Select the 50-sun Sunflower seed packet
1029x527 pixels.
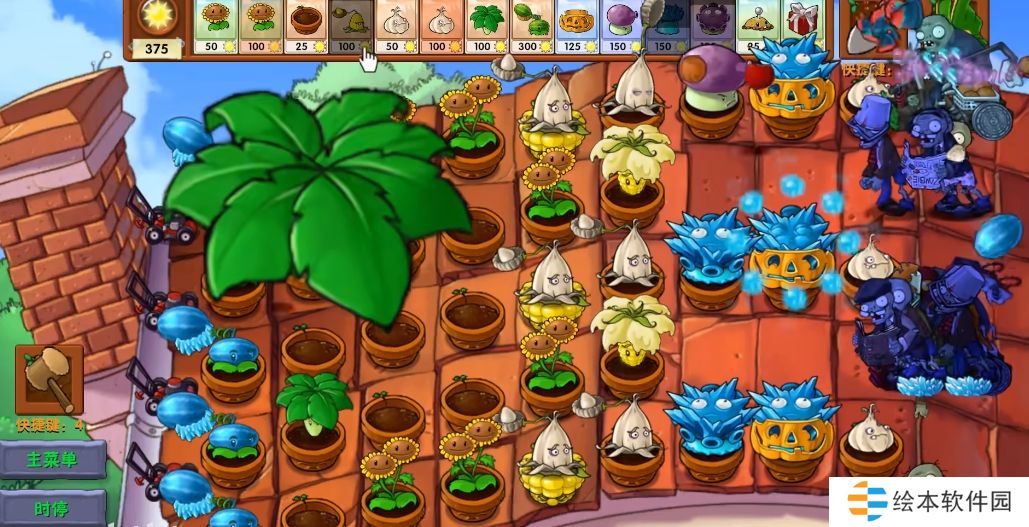[x=214, y=26]
